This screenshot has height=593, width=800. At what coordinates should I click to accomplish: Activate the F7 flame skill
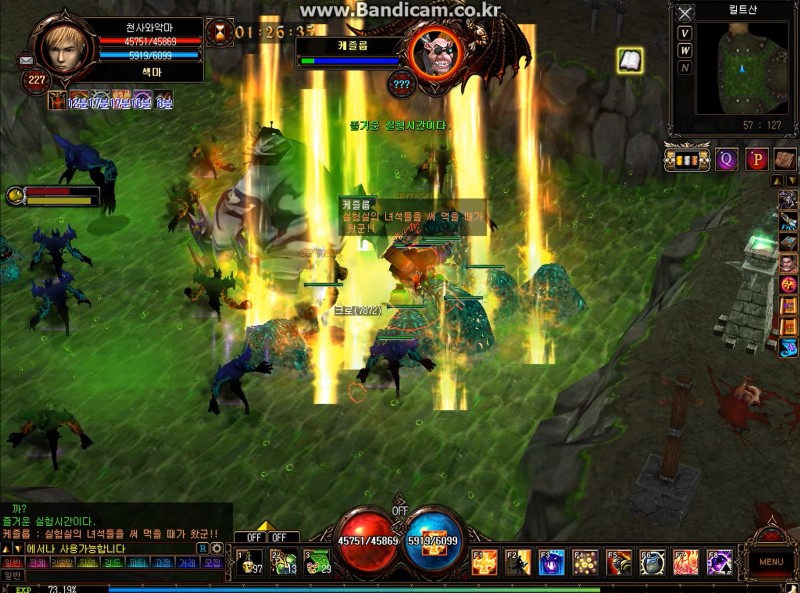pos(686,562)
